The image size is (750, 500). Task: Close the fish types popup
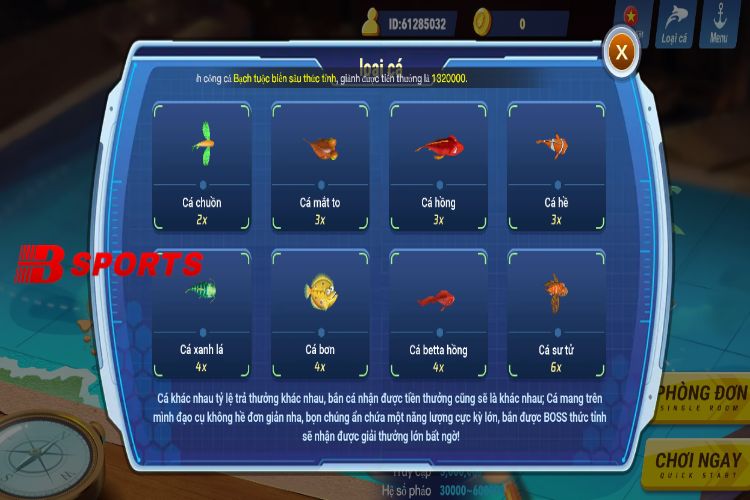[622, 50]
